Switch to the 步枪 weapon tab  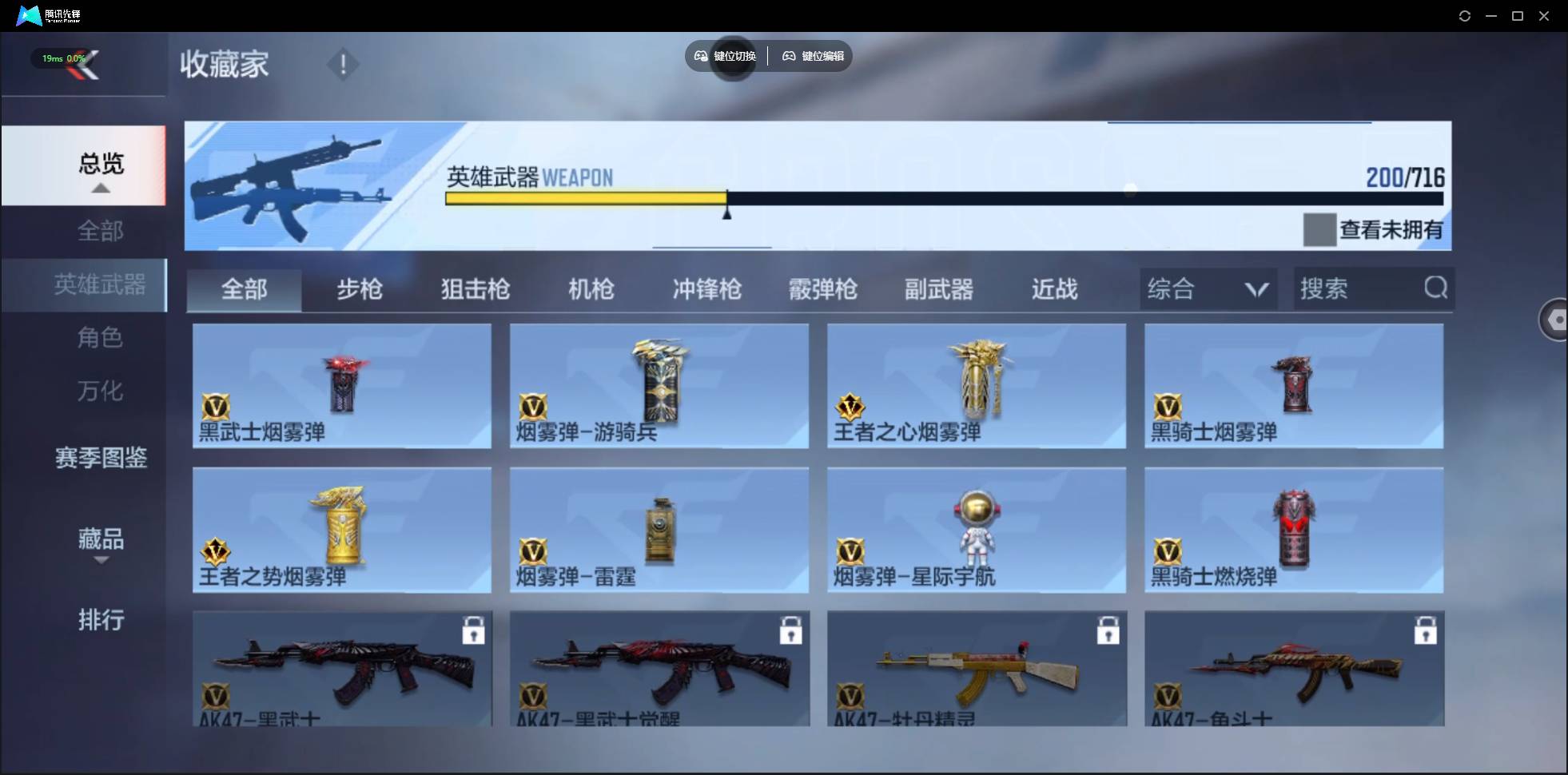point(359,289)
